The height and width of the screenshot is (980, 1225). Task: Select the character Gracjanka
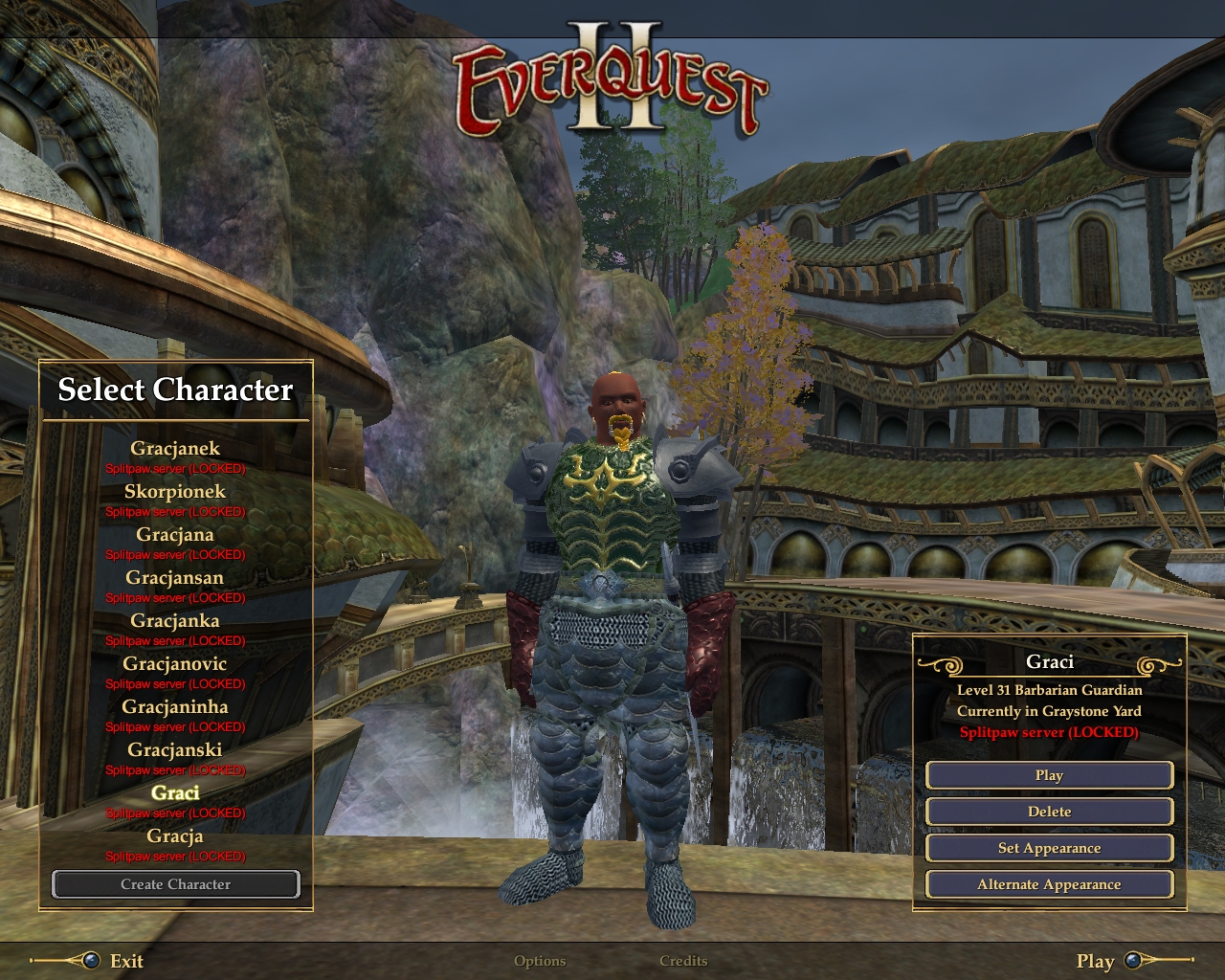pyautogui.click(x=175, y=621)
